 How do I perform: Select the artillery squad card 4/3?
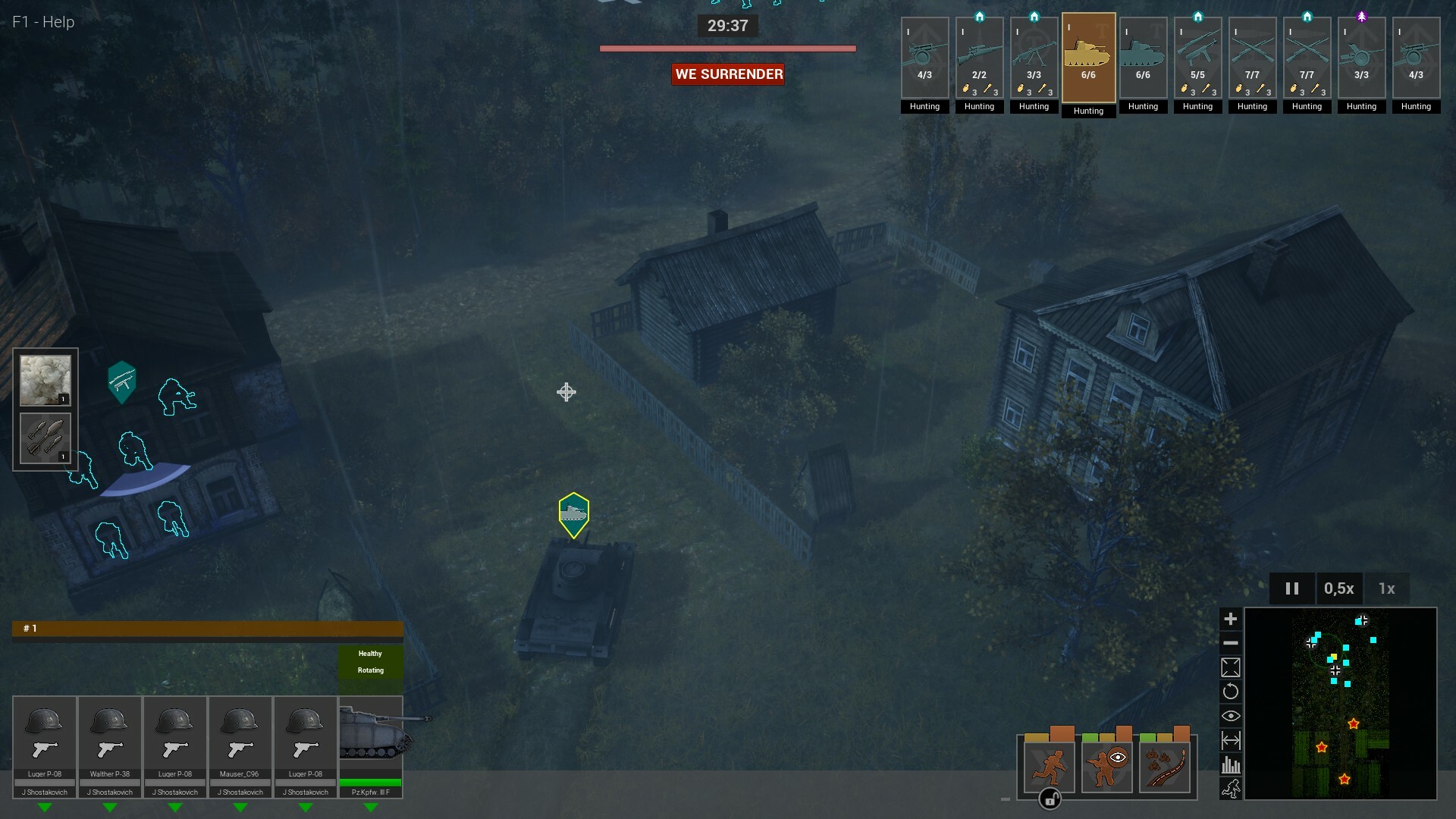pyautogui.click(x=924, y=57)
